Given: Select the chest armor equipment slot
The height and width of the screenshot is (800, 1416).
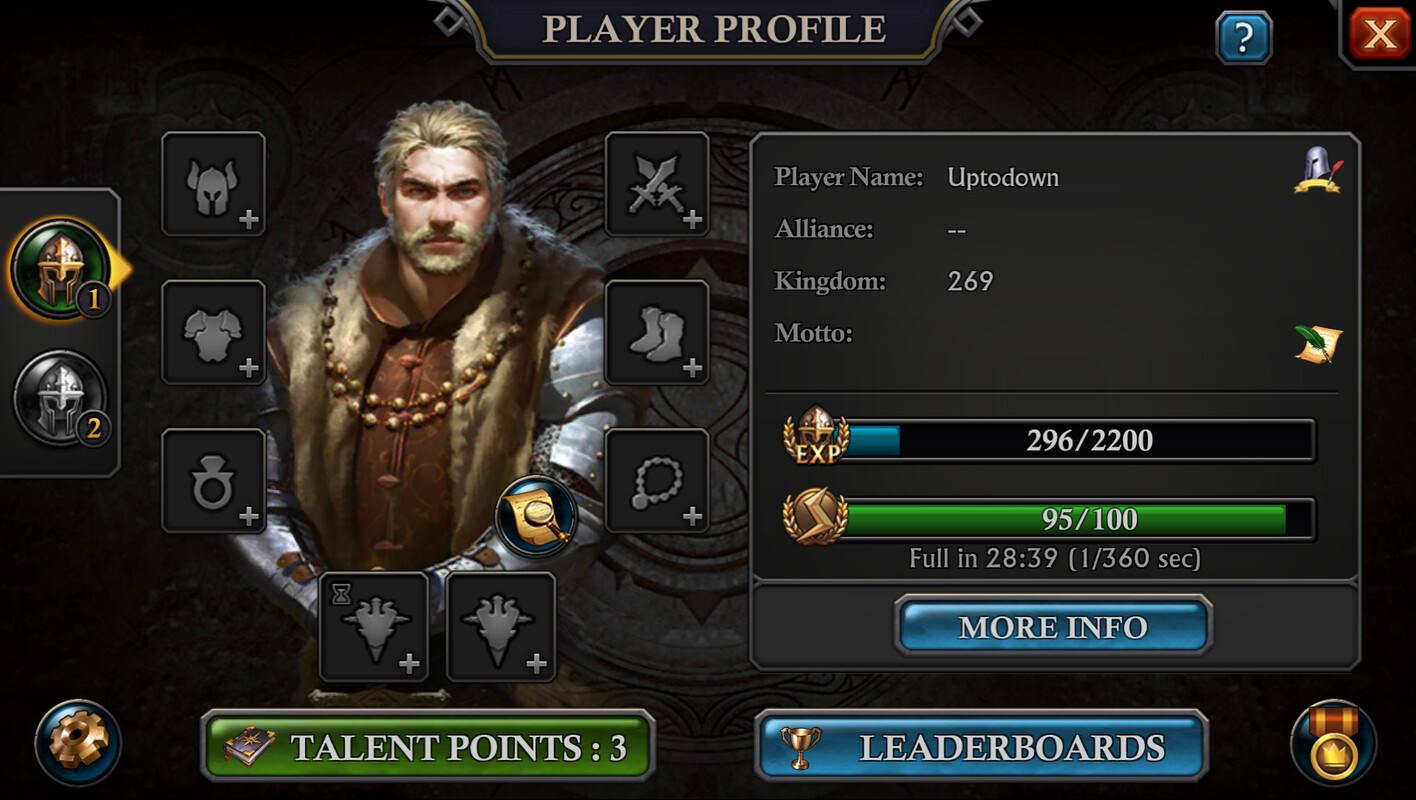Looking at the screenshot, I should coord(213,332).
